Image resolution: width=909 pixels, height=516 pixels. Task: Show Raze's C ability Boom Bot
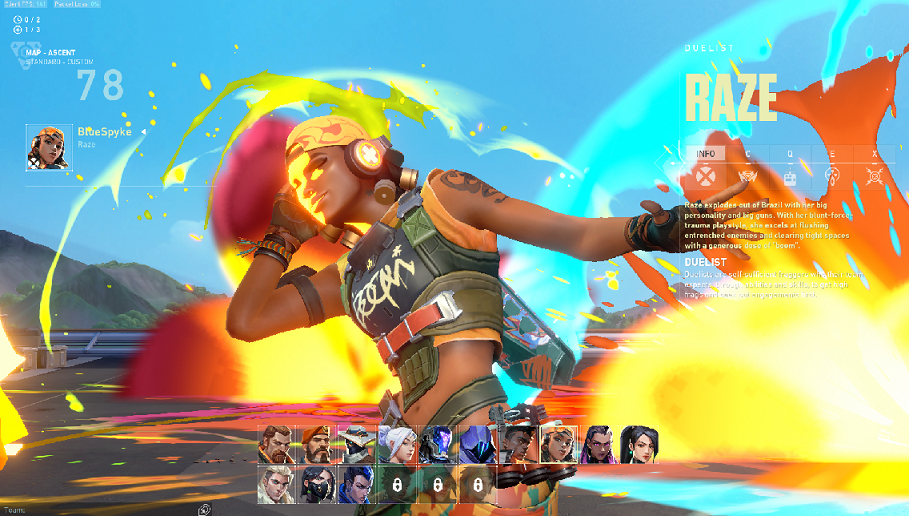point(747,154)
